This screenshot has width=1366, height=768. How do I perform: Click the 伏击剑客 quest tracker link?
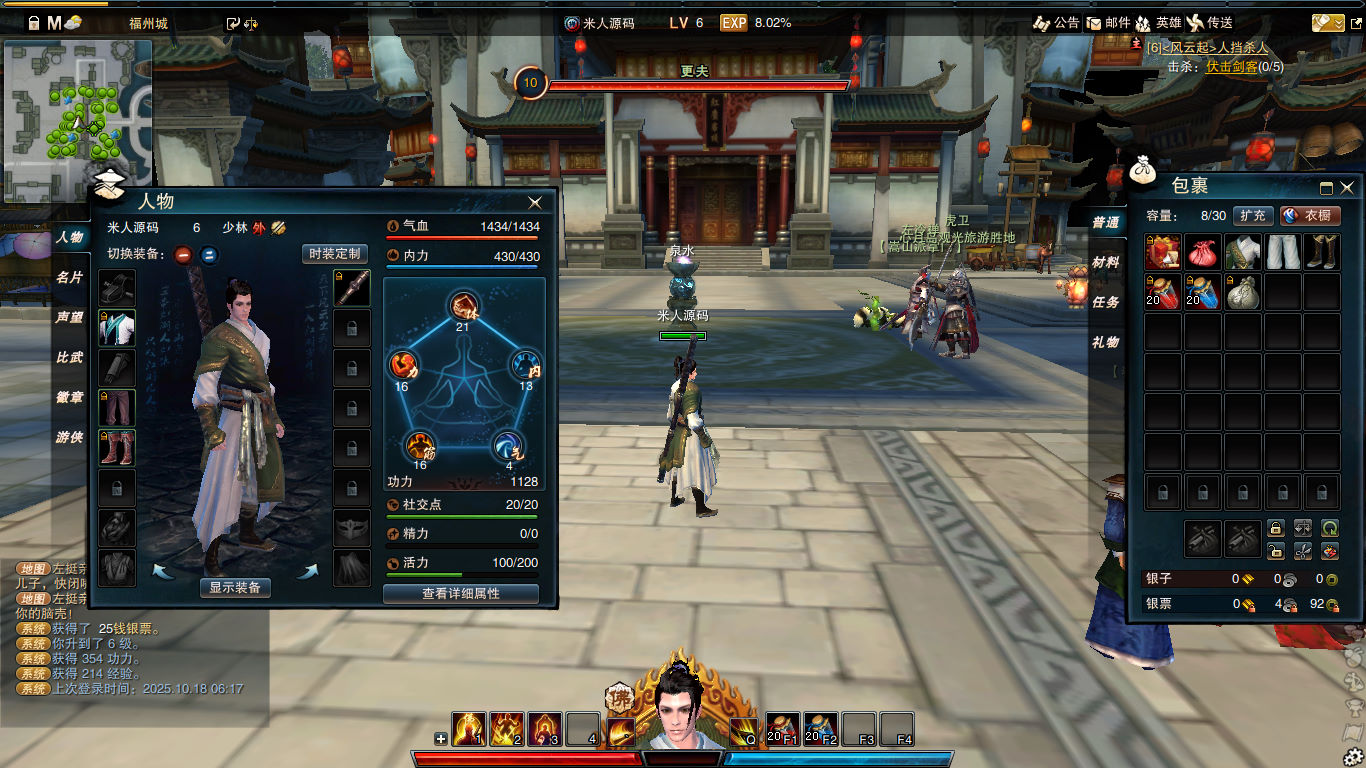pyautogui.click(x=1231, y=67)
